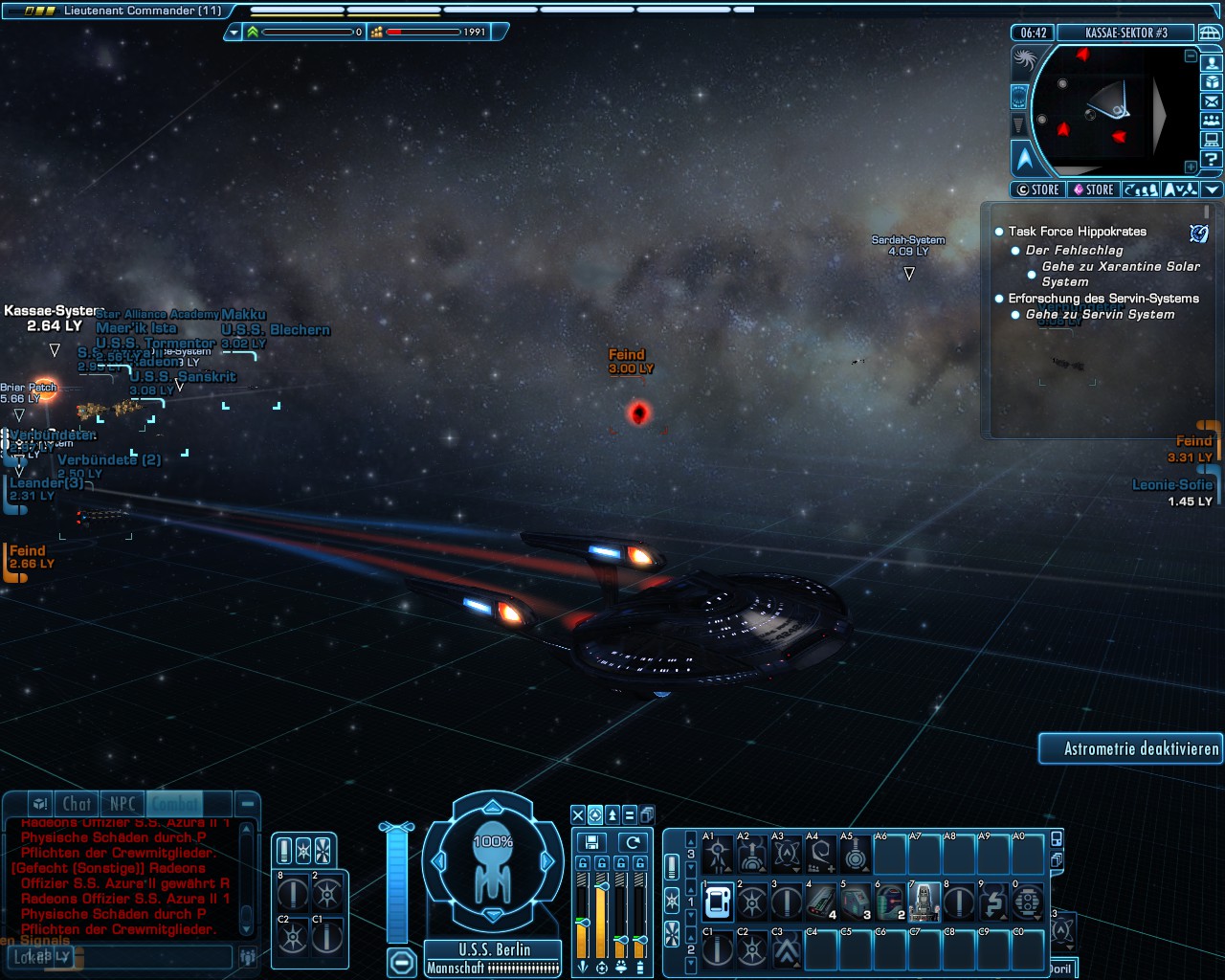
Task: Open the inventory box icon
Action: (x=1212, y=82)
